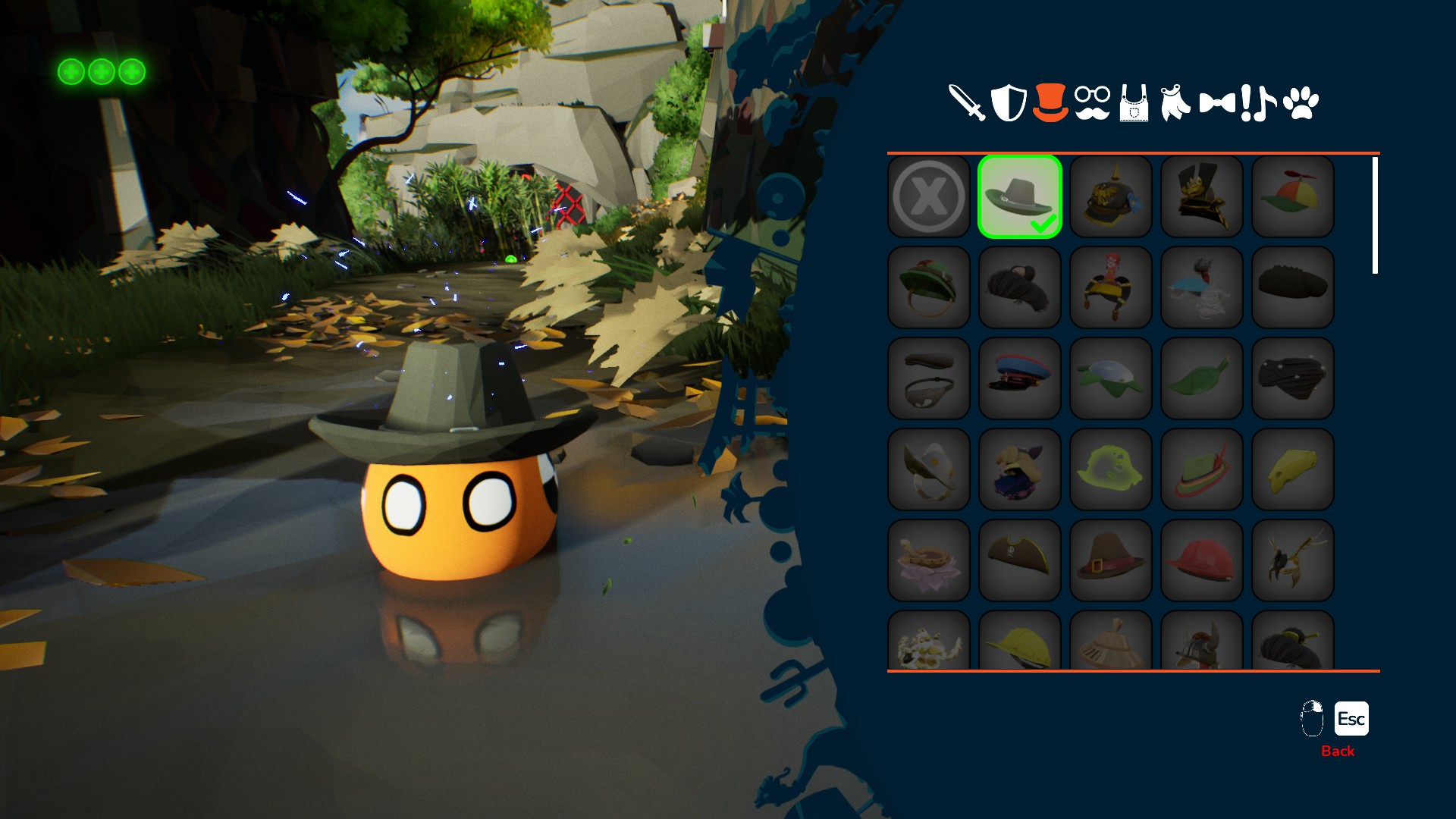This screenshot has width=1456, height=819.
Task: Pick the green leaf hat
Action: [x=1202, y=379]
